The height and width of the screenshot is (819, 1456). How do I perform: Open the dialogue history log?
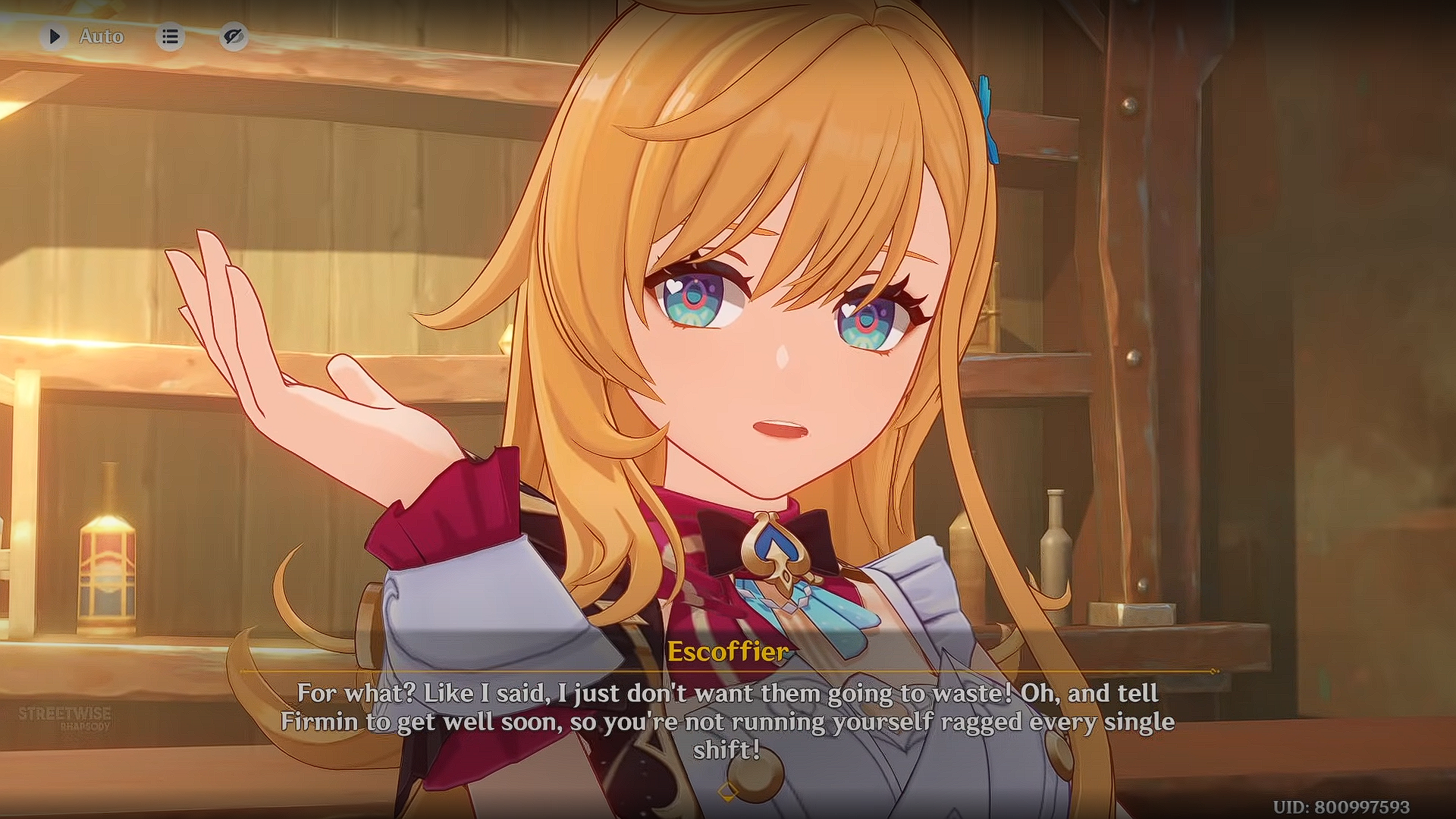[x=171, y=36]
